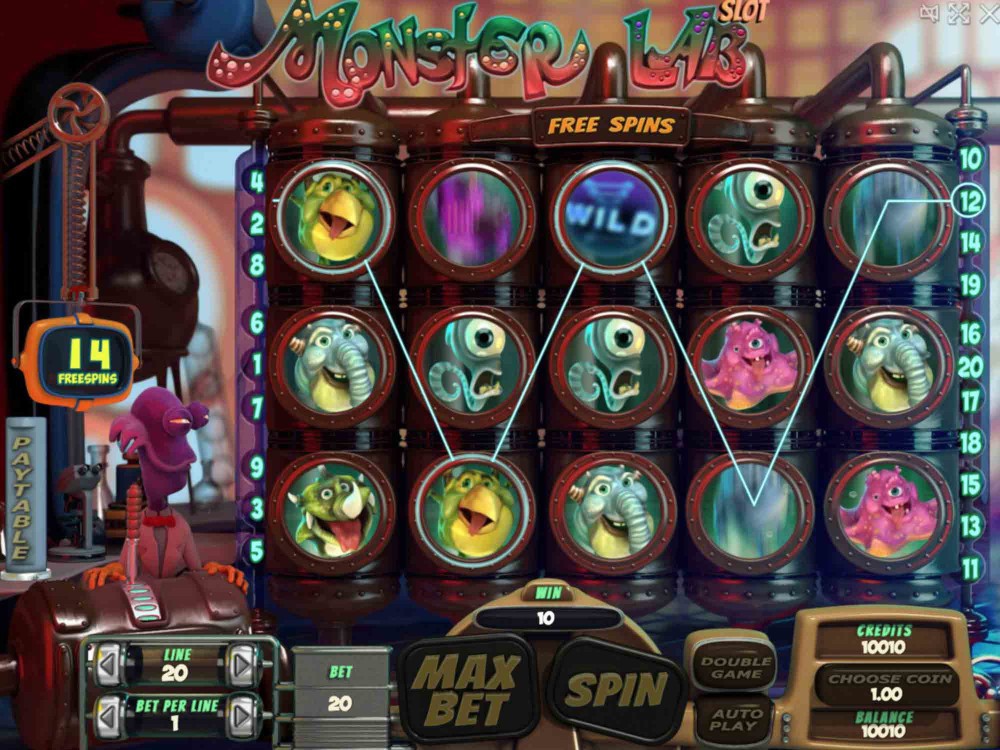Mute the game sound
The height and width of the screenshot is (750, 1000).
tap(930, 13)
